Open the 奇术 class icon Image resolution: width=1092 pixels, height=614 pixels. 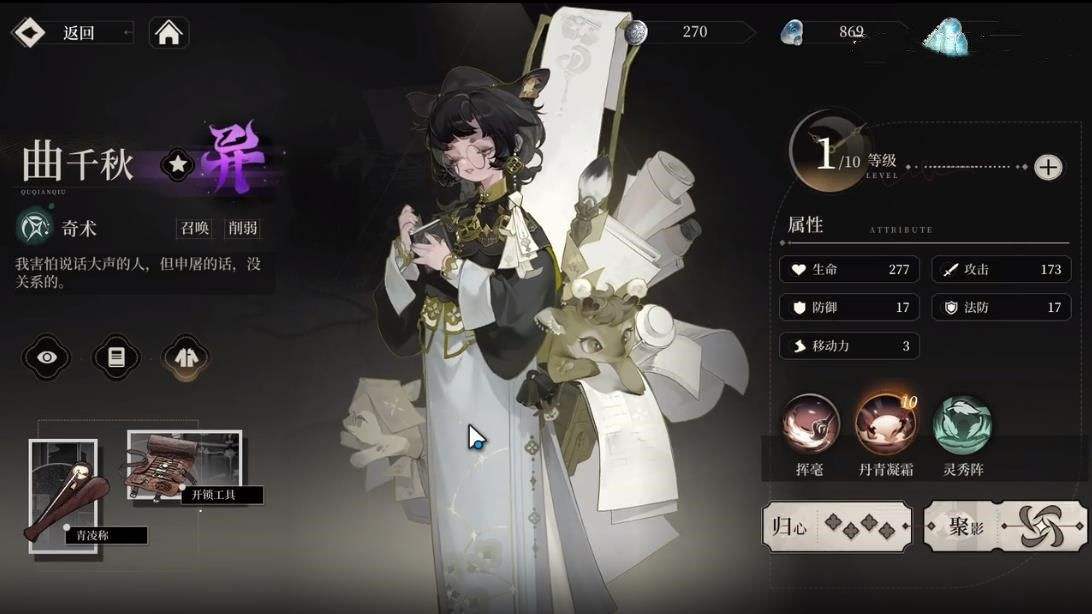(x=34, y=227)
